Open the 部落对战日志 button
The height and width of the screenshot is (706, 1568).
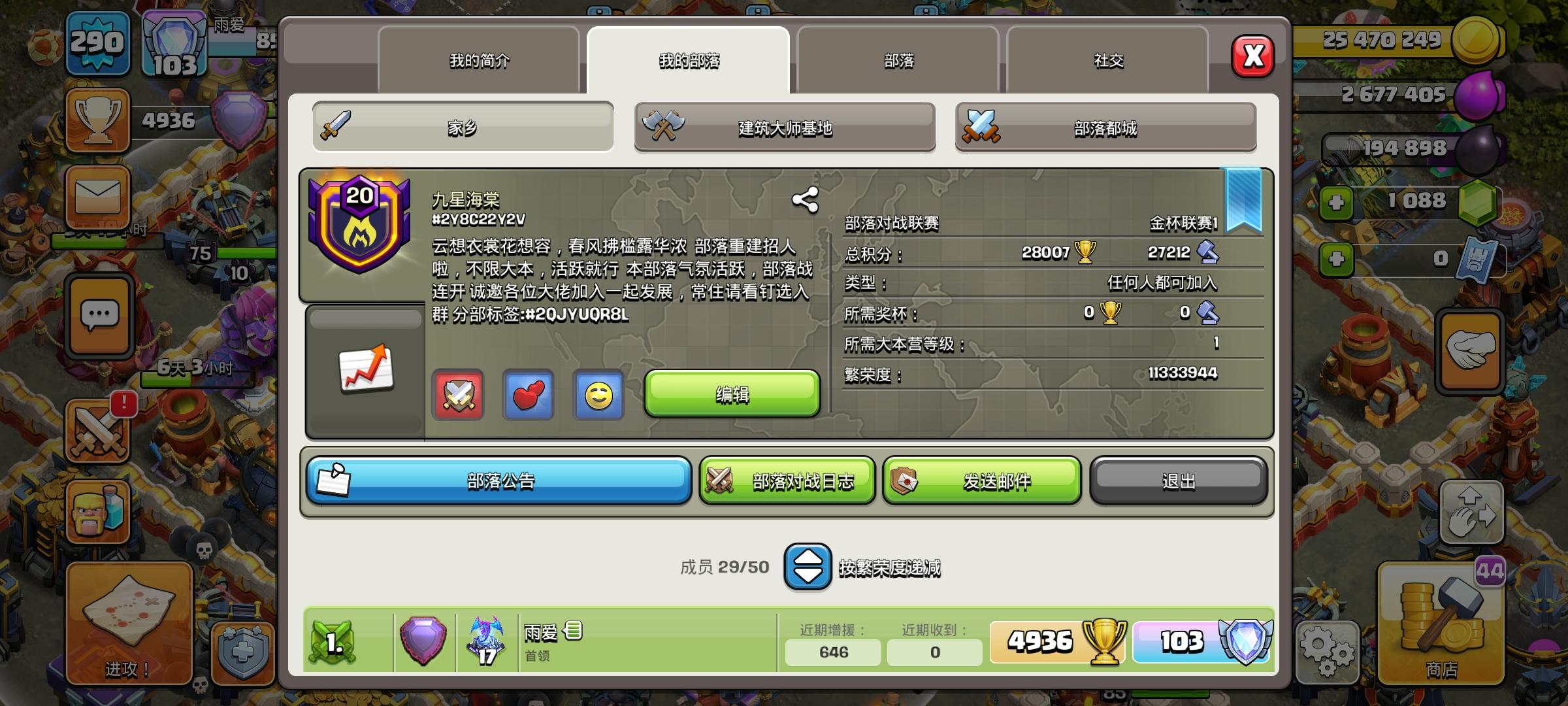click(787, 480)
